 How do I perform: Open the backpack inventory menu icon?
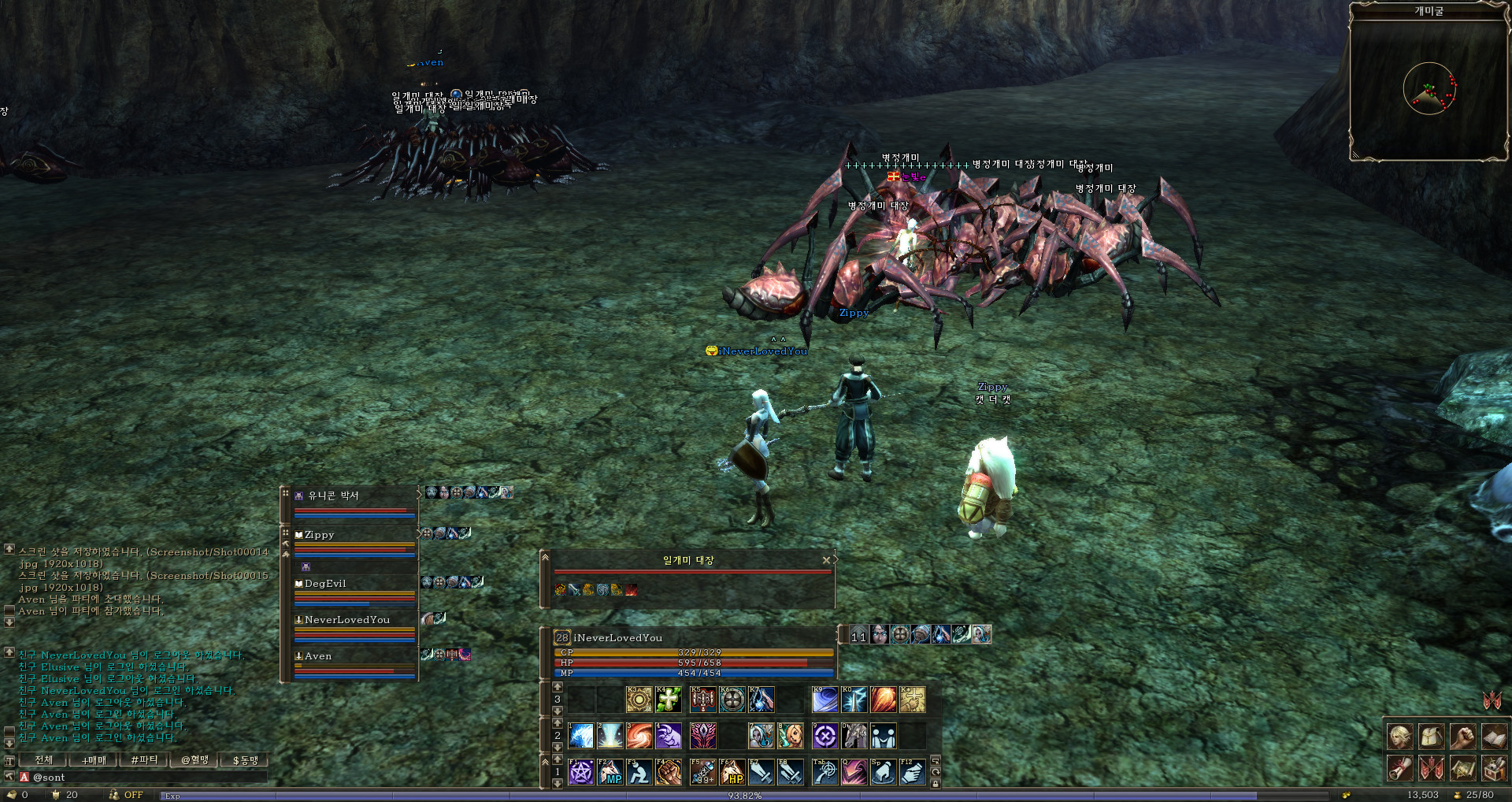tap(1431, 737)
